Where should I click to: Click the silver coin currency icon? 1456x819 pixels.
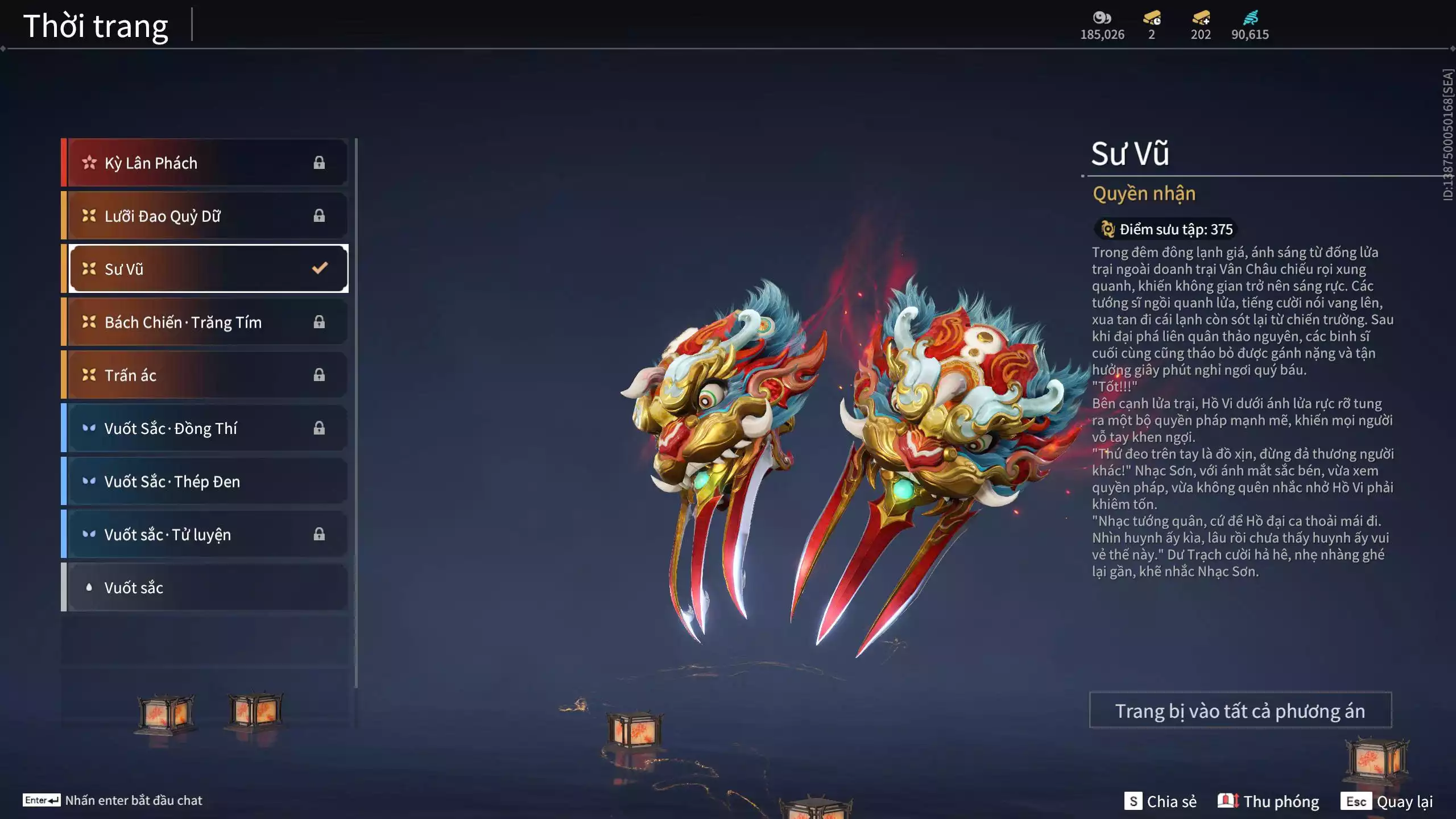tap(1102, 18)
